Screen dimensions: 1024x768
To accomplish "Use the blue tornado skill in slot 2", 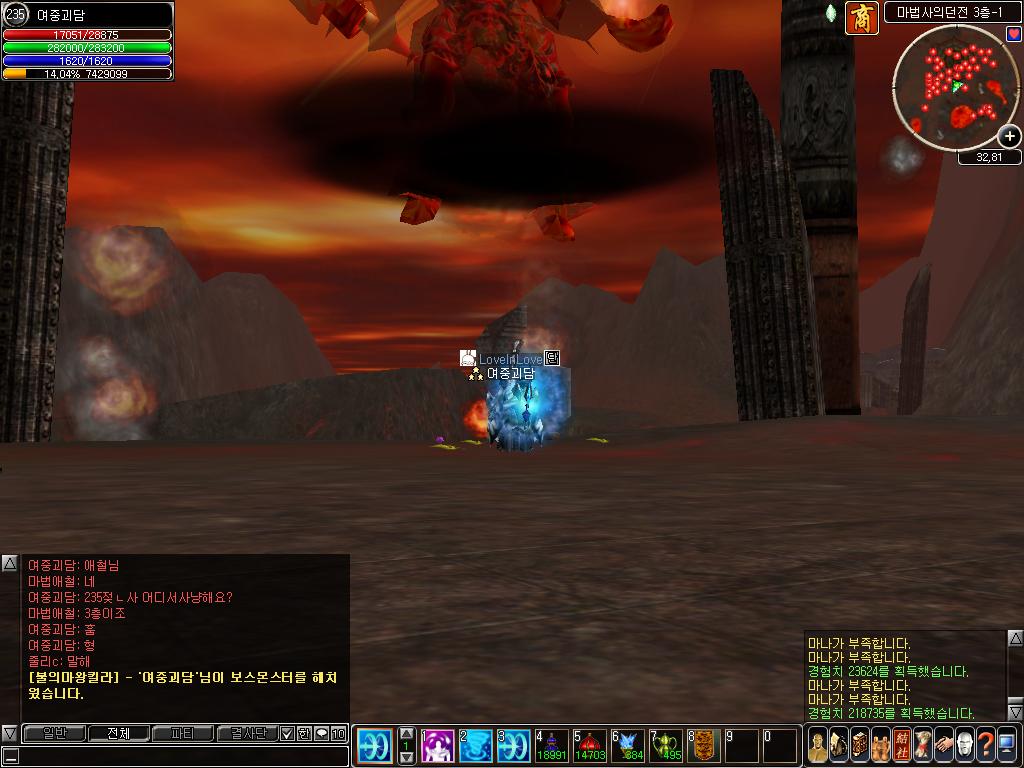I will pos(477,746).
